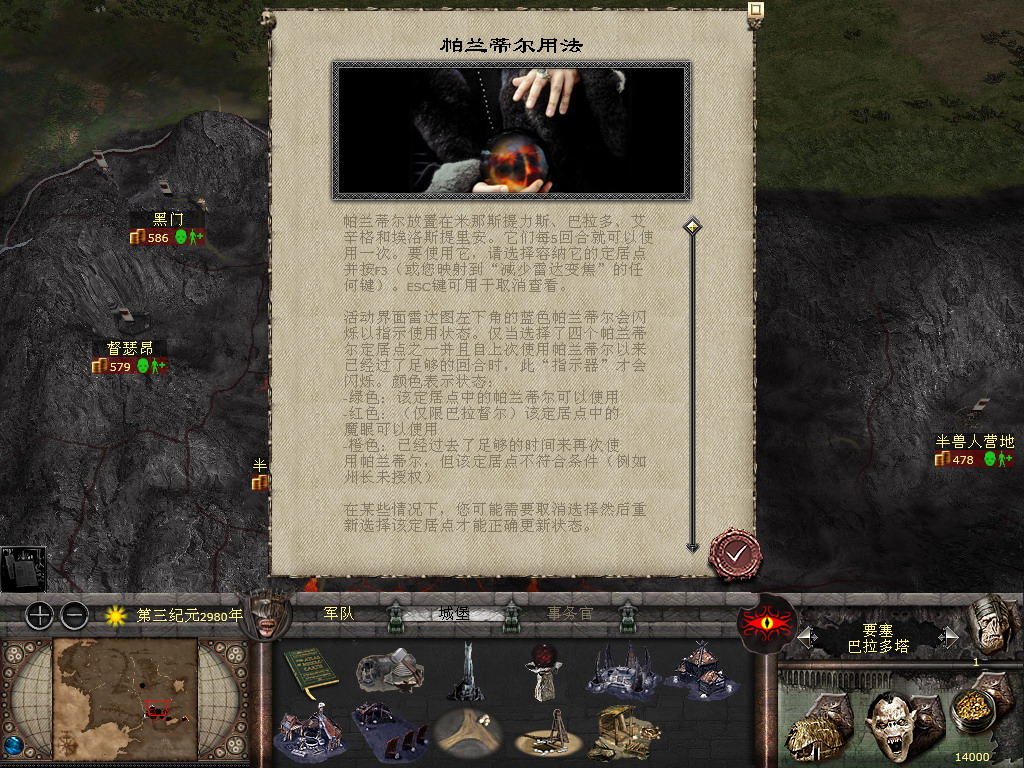Click the scroll text's top slider handle
Viewport: 1024px width, 768px height.
(x=691, y=227)
